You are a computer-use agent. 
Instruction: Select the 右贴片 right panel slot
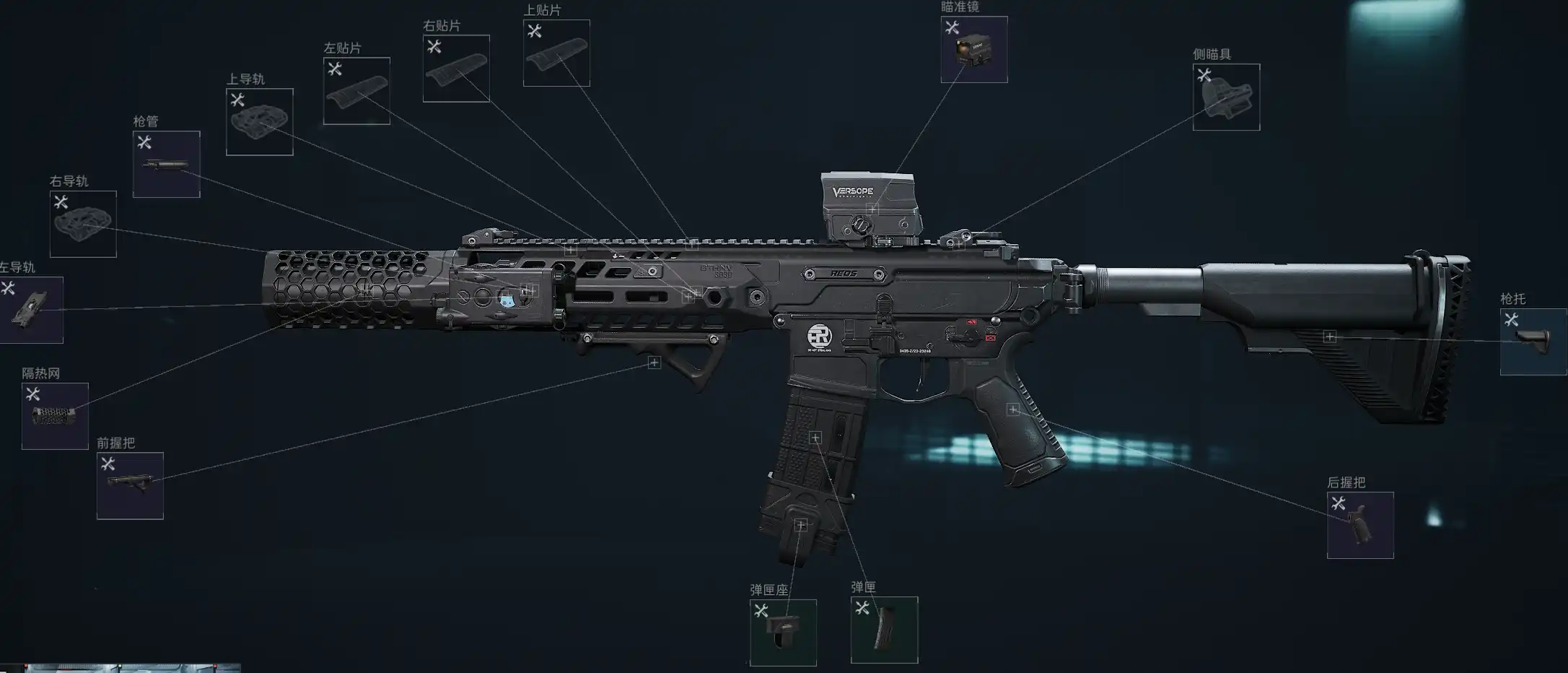pos(456,69)
